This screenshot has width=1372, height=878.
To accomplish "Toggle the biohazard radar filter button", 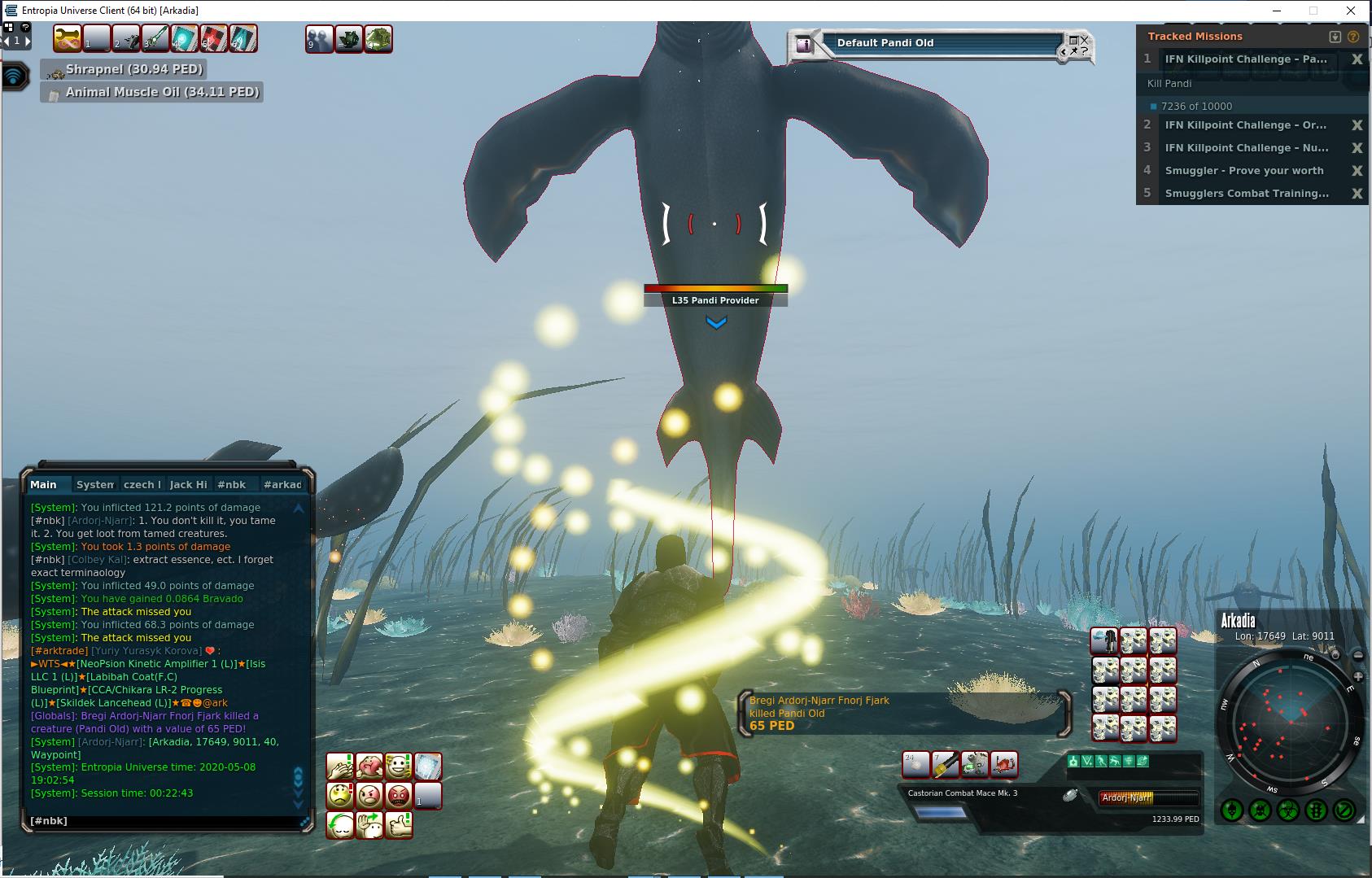I will pyautogui.click(x=1287, y=810).
